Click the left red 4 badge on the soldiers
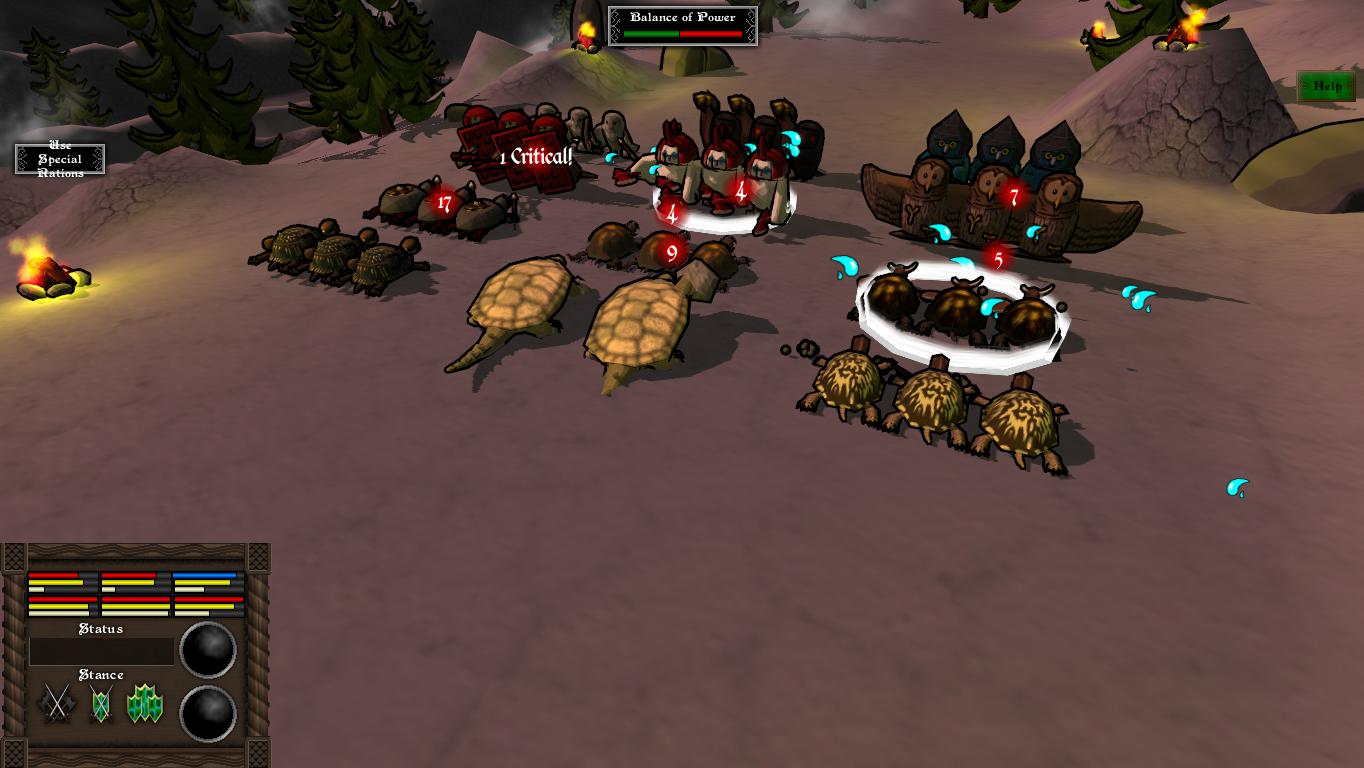Image resolution: width=1364 pixels, height=768 pixels. [671, 212]
